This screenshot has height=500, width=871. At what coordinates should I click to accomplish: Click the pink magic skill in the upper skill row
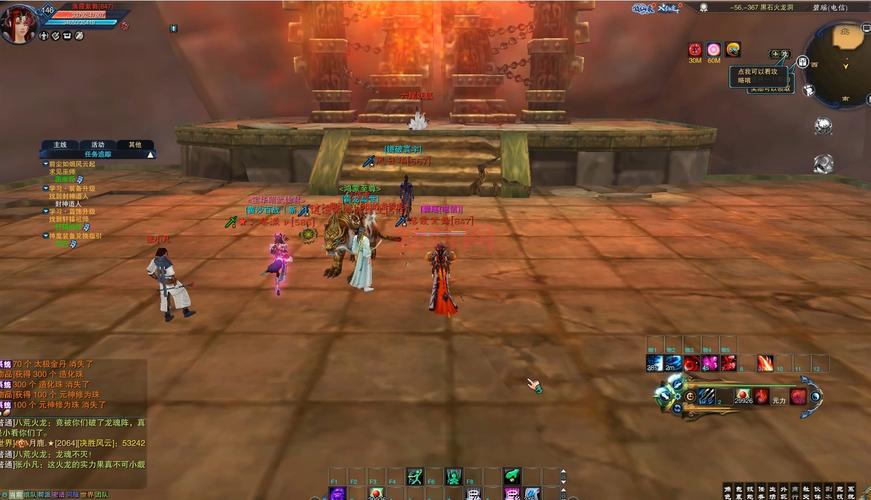(710, 363)
